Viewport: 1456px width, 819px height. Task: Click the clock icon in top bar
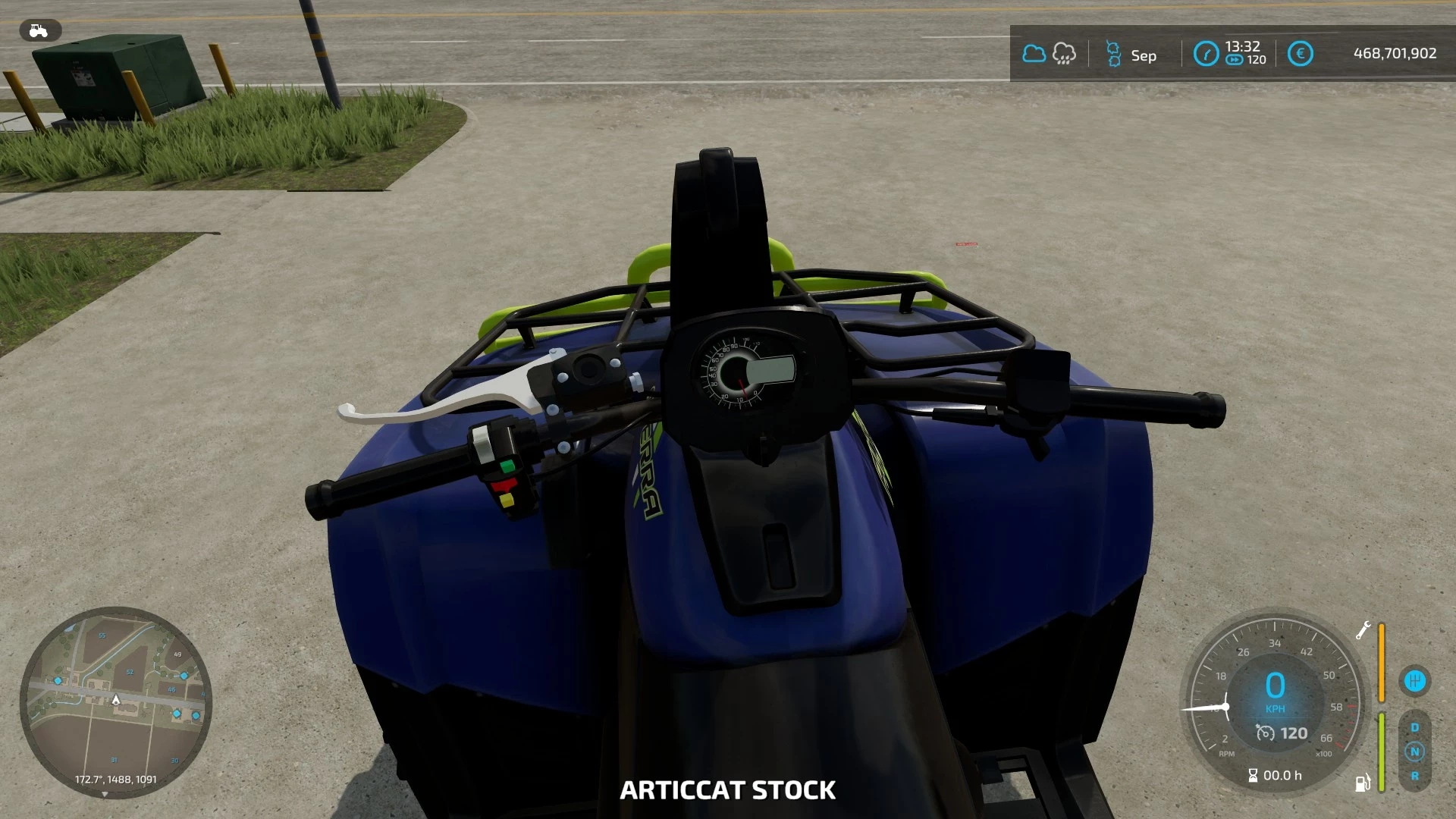pos(1206,54)
